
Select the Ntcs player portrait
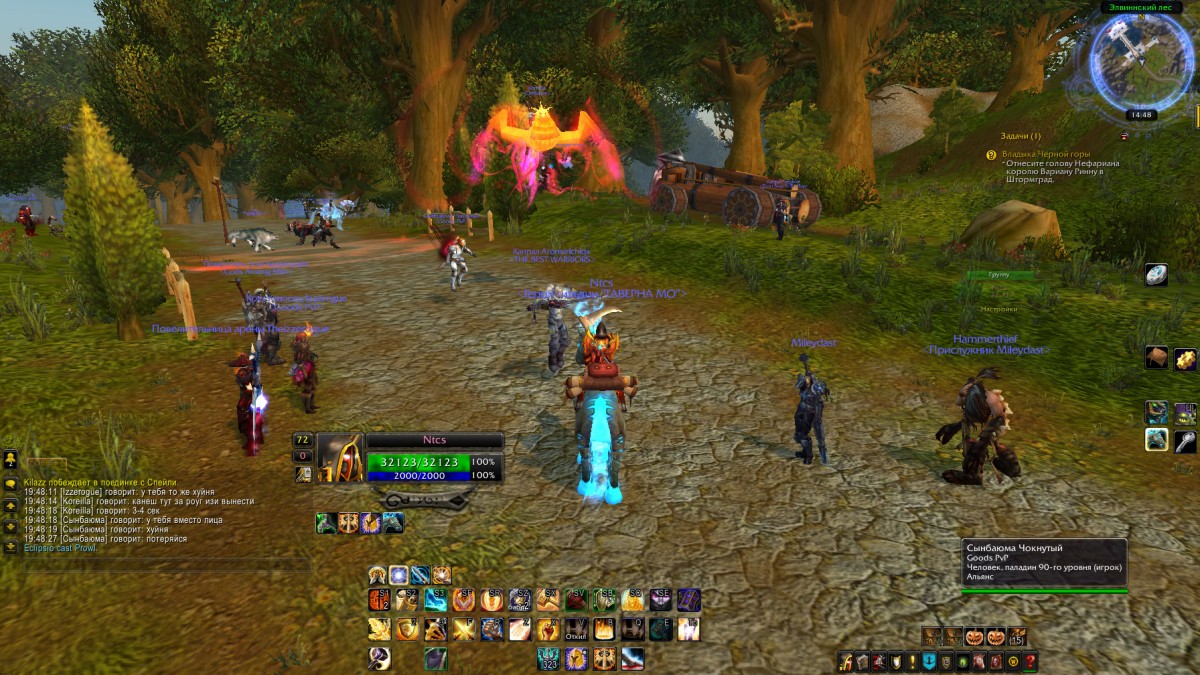coord(340,458)
